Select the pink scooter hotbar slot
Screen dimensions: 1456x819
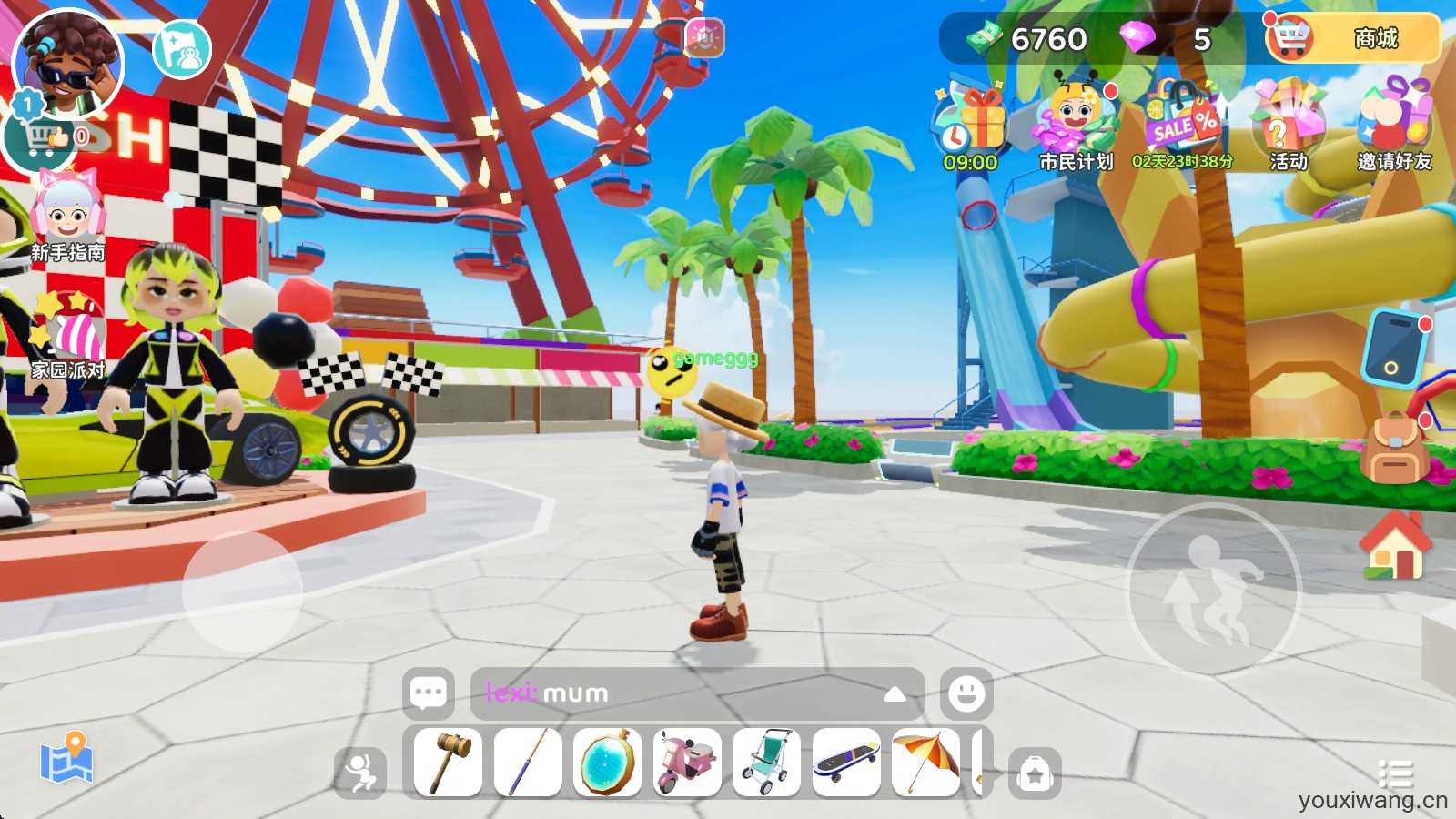click(x=687, y=763)
